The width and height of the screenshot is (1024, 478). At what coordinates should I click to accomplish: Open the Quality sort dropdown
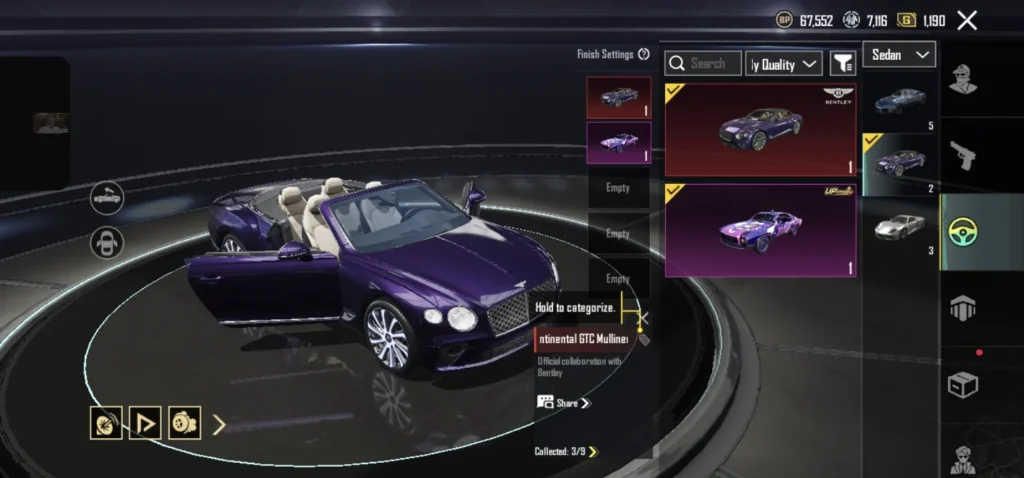click(784, 64)
